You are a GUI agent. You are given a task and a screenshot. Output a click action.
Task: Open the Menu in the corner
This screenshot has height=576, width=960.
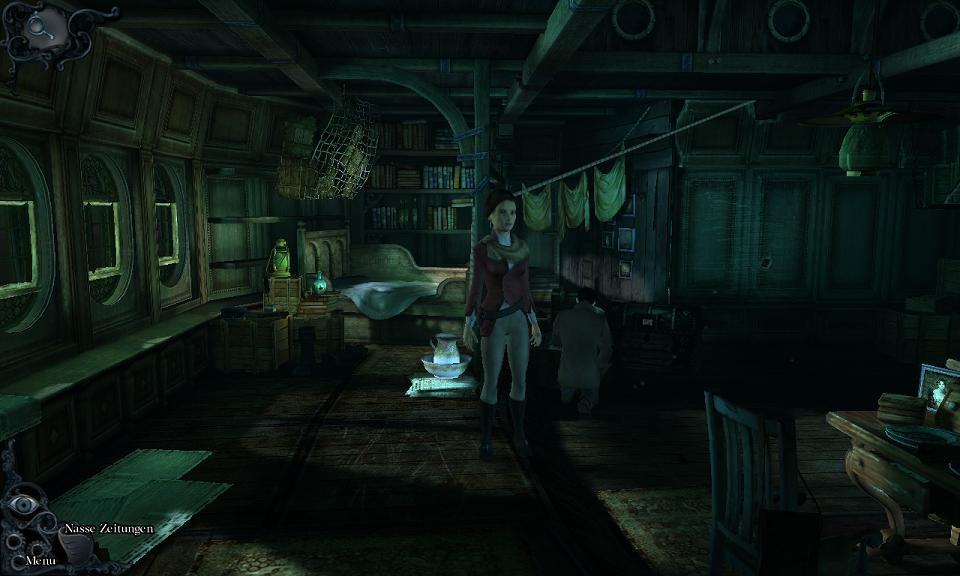click(x=40, y=560)
